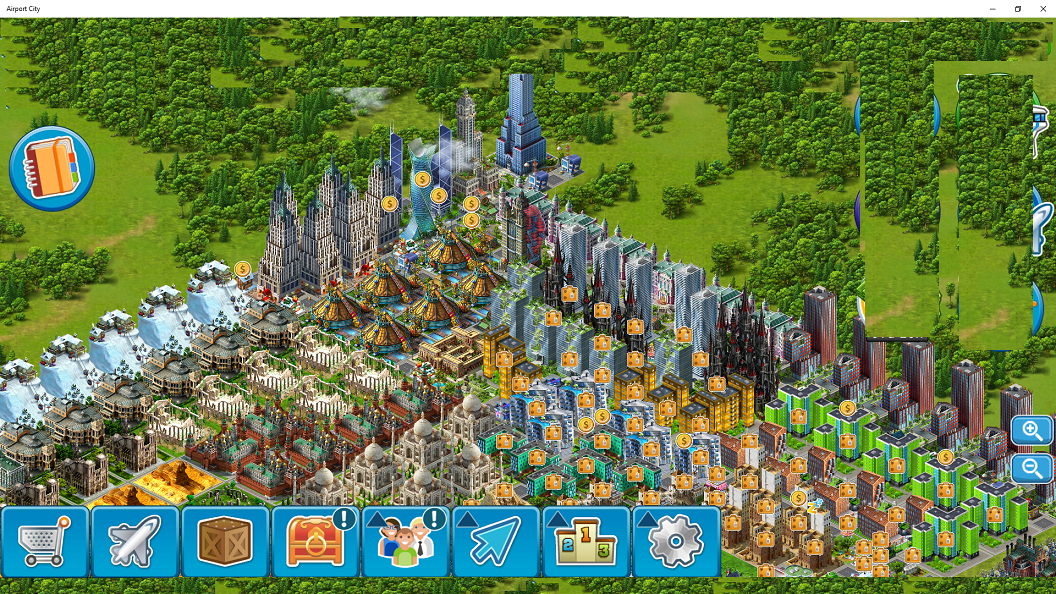Open the treasure chest collections
The width and height of the screenshot is (1056, 594).
pyautogui.click(x=315, y=541)
